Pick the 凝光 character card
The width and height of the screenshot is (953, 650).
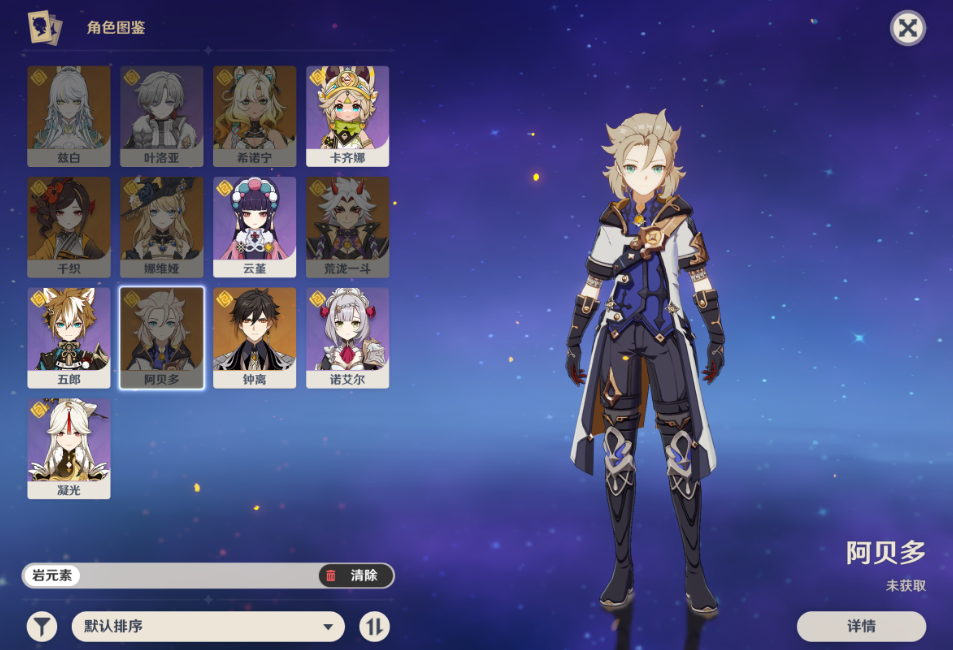click(69, 449)
